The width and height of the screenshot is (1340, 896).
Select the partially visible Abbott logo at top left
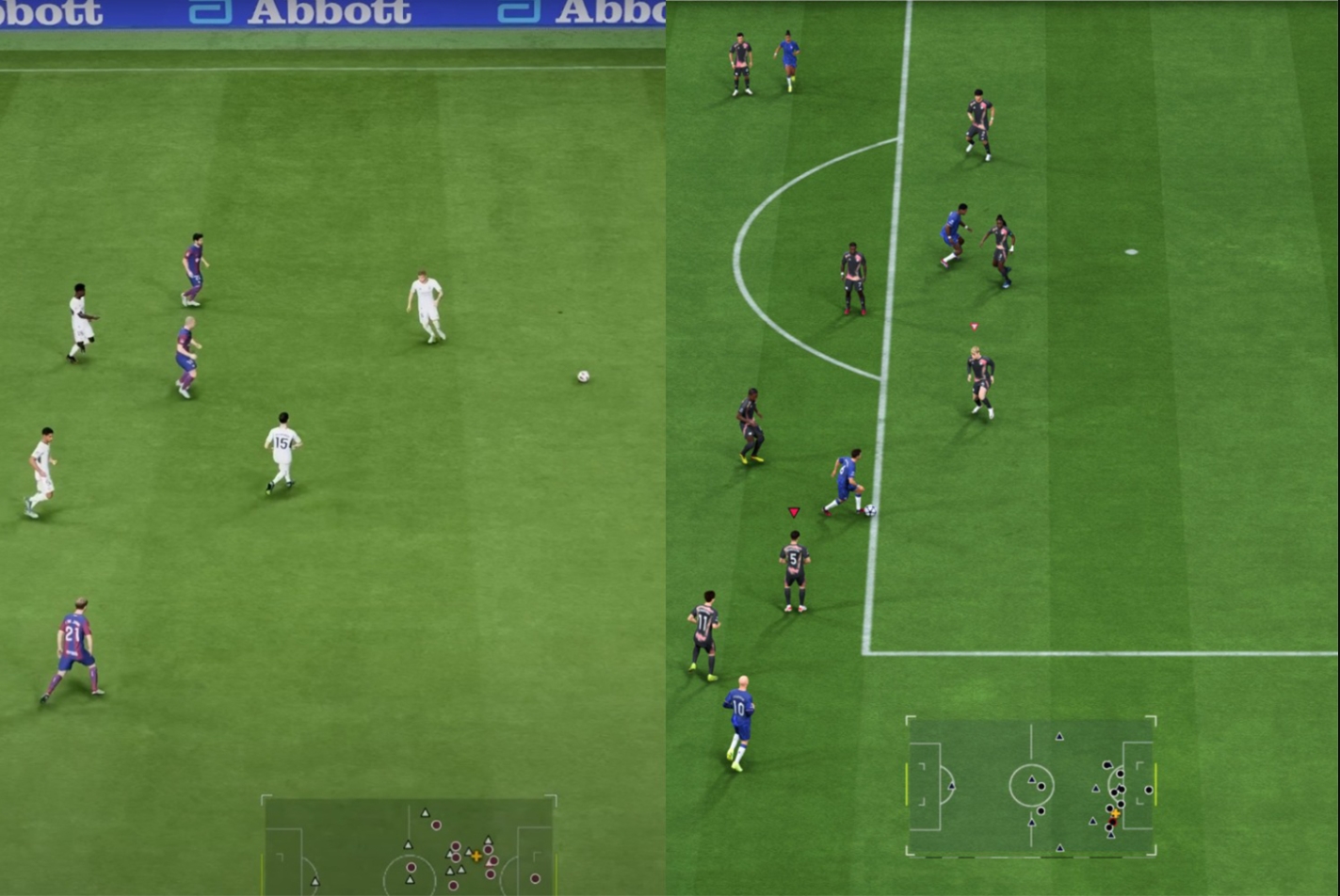[52, 12]
